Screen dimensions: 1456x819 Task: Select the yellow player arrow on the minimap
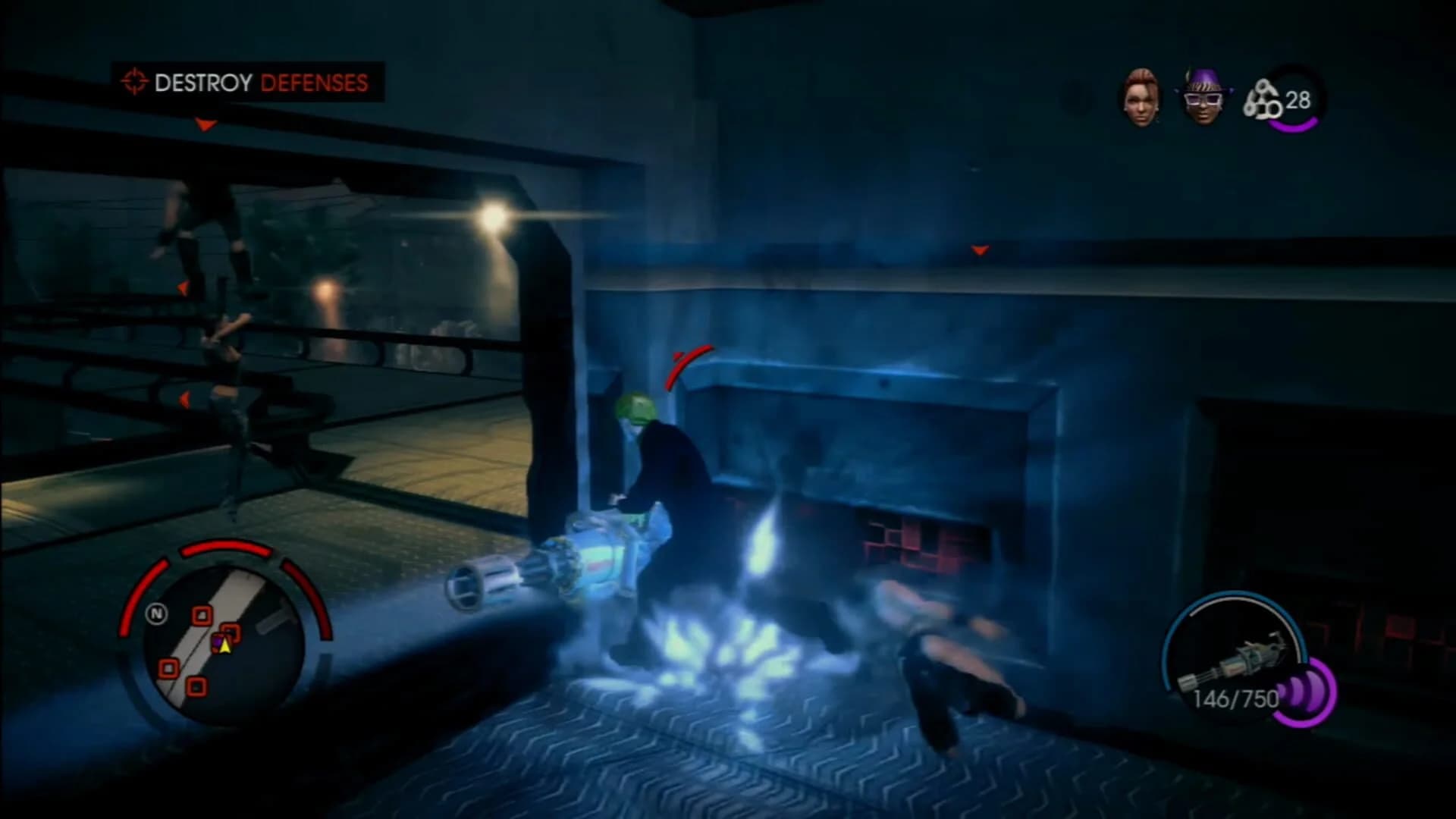[225, 646]
